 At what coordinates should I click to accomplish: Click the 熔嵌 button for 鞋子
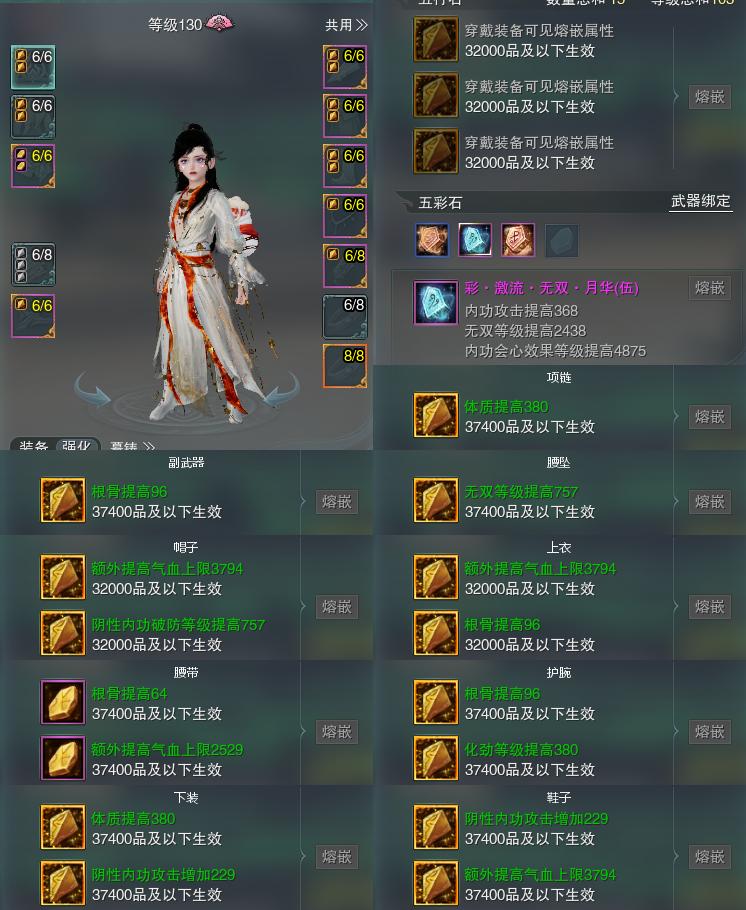[709, 856]
